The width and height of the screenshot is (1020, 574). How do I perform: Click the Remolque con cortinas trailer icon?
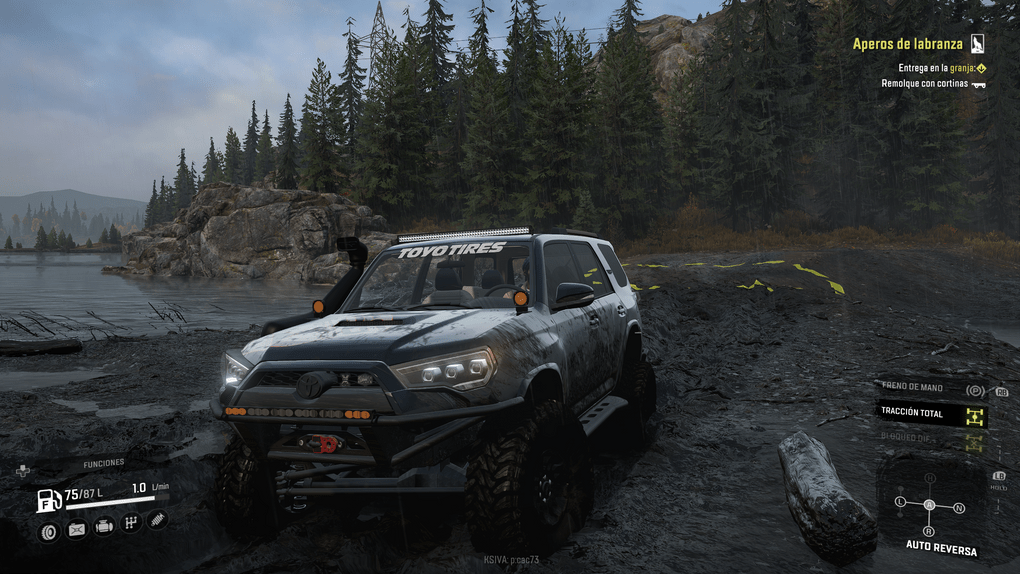pyautogui.click(x=978, y=84)
